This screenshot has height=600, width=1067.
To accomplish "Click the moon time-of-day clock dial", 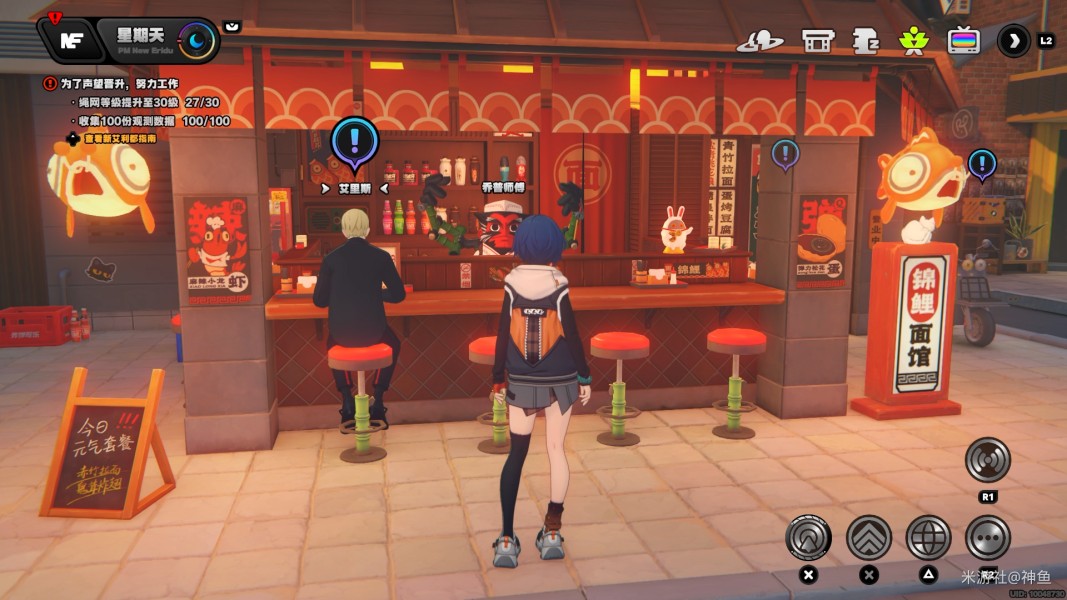I will pos(197,40).
